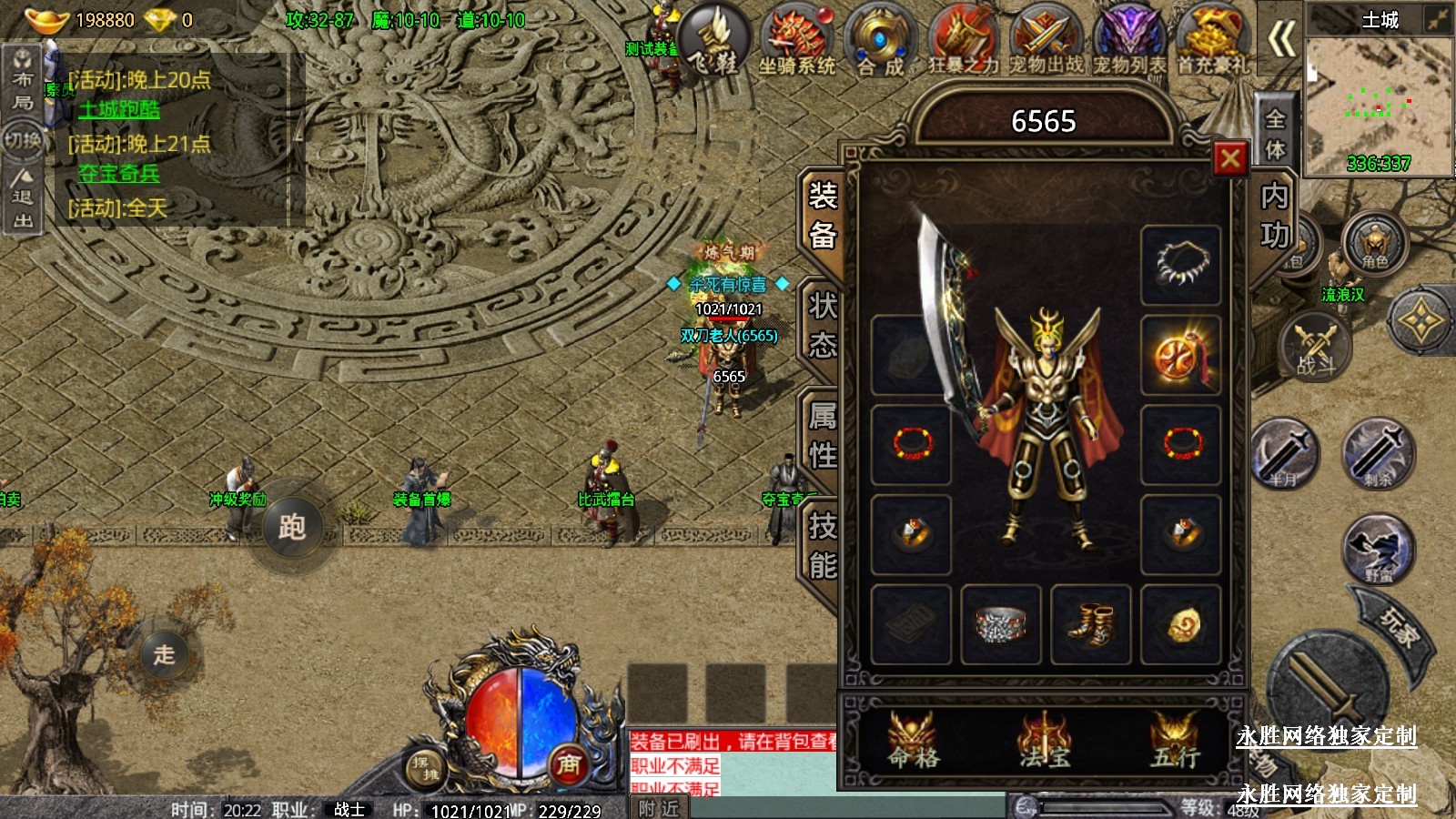
Task: Select the boots equipment slot
Action: [x=1090, y=624]
